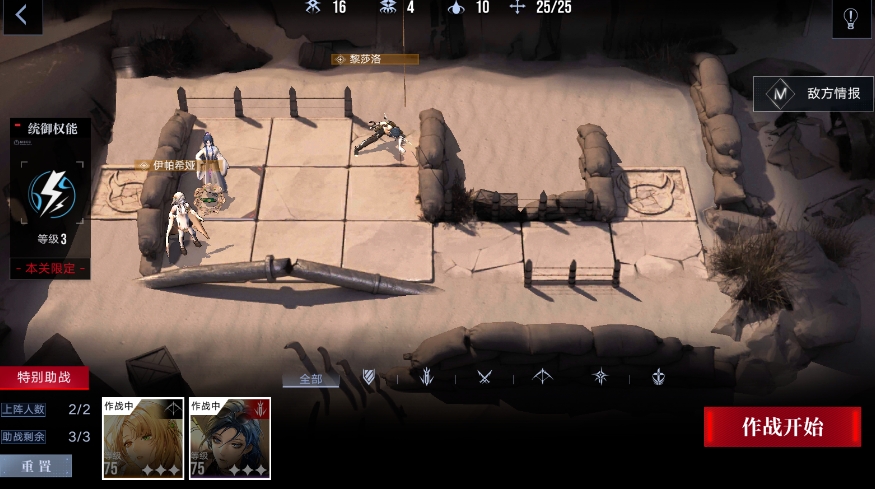Viewport: 875px width, 489px height.
Task: Choose the dark-haired operator card
Action: [x=229, y=439]
